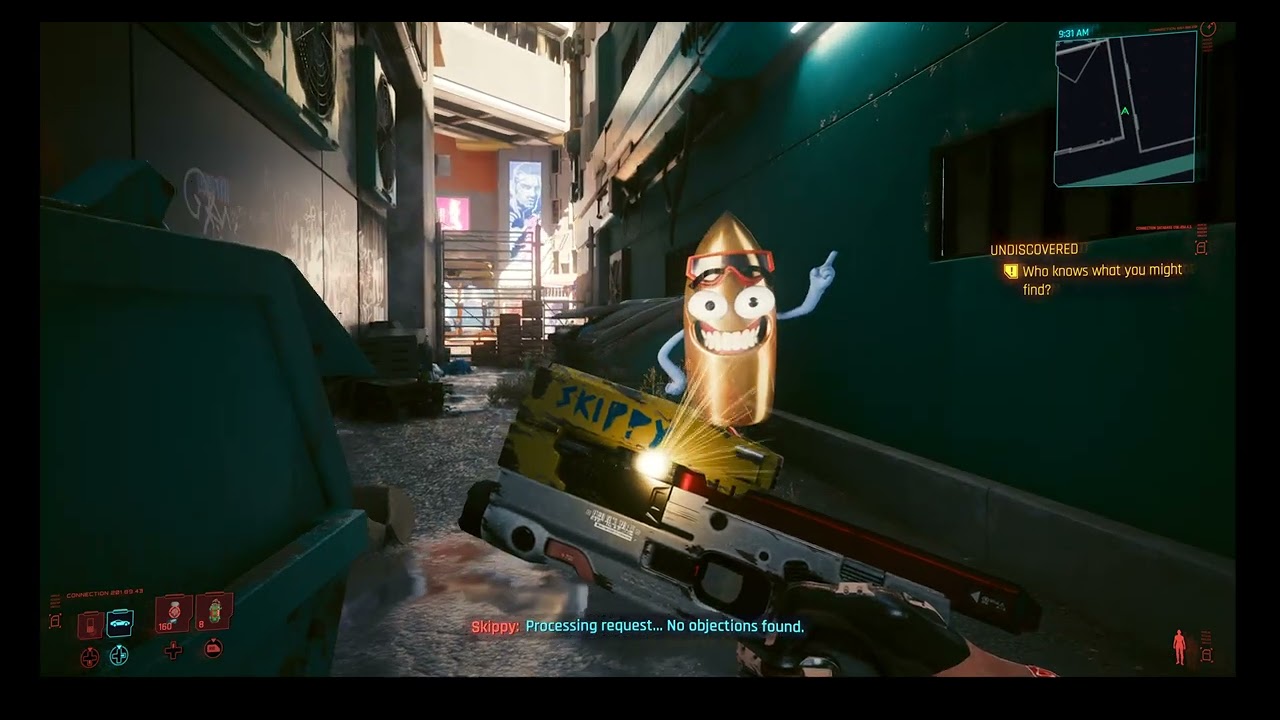Click the scanner frame icon near bottom right
Viewport: 1280px width, 720px height.
(1207, 655)
